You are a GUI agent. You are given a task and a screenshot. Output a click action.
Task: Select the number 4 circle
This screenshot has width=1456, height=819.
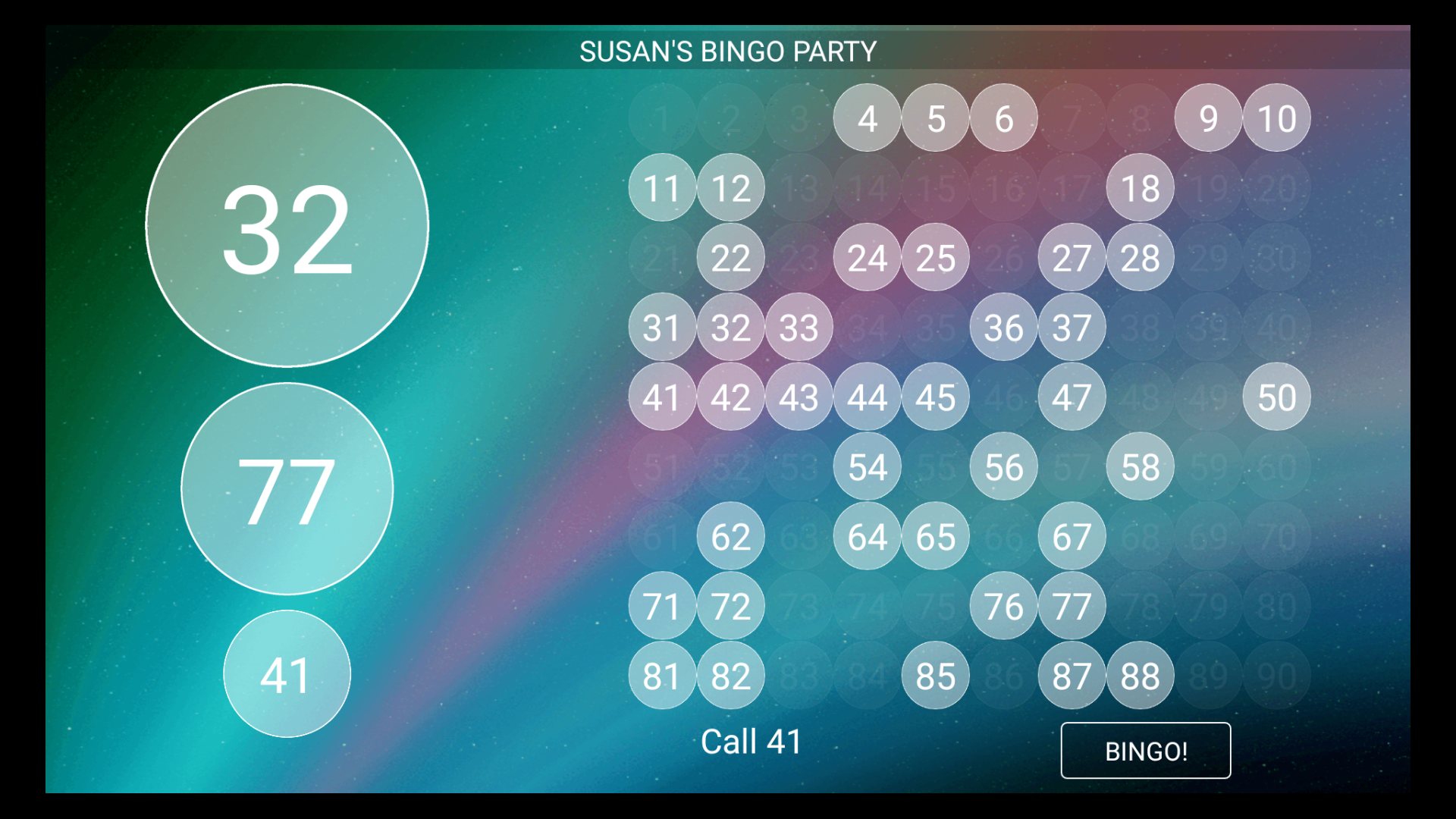pyautogui.click(x=867, y=118)
